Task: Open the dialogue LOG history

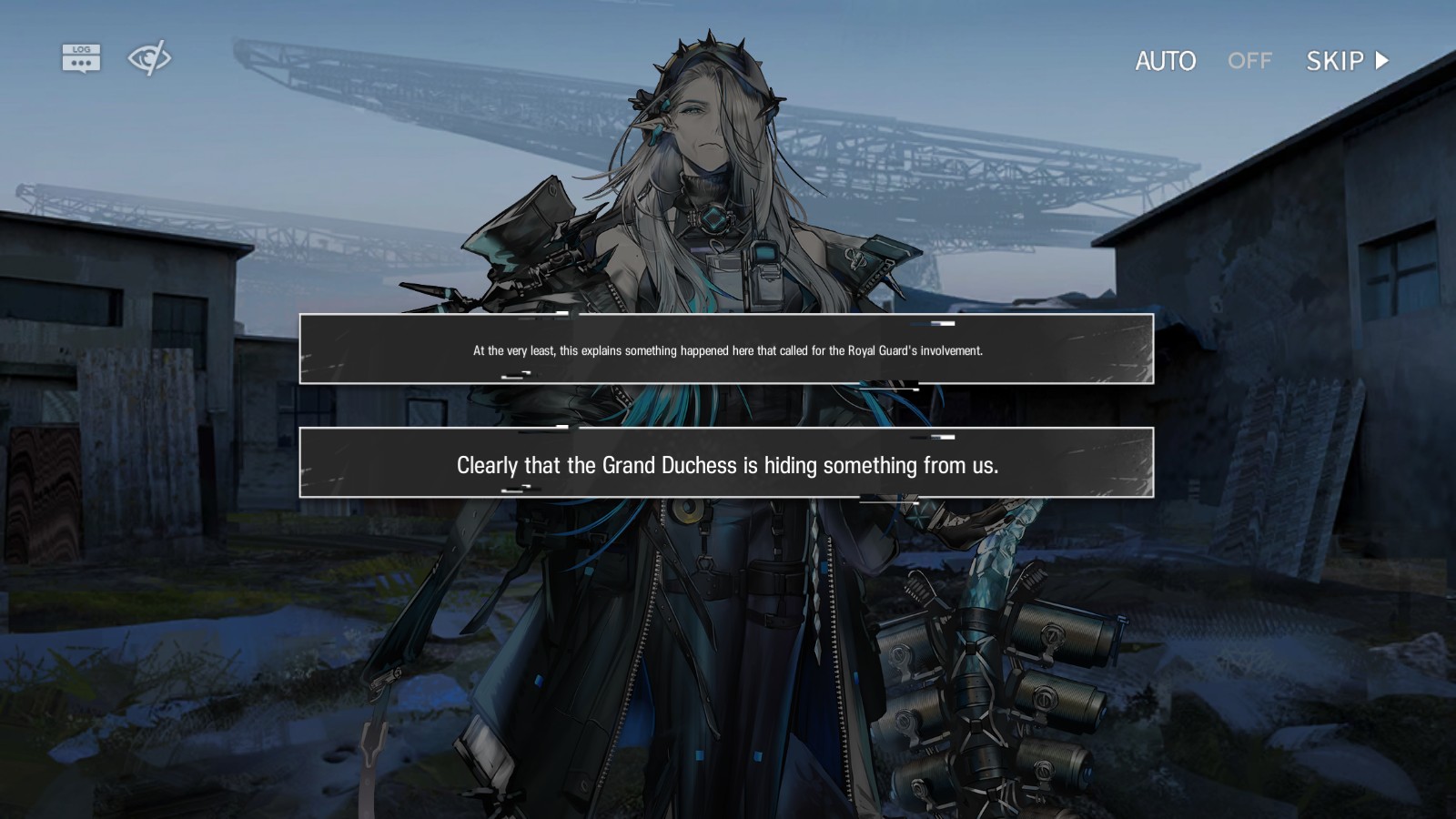Action: tap(81, 58)
